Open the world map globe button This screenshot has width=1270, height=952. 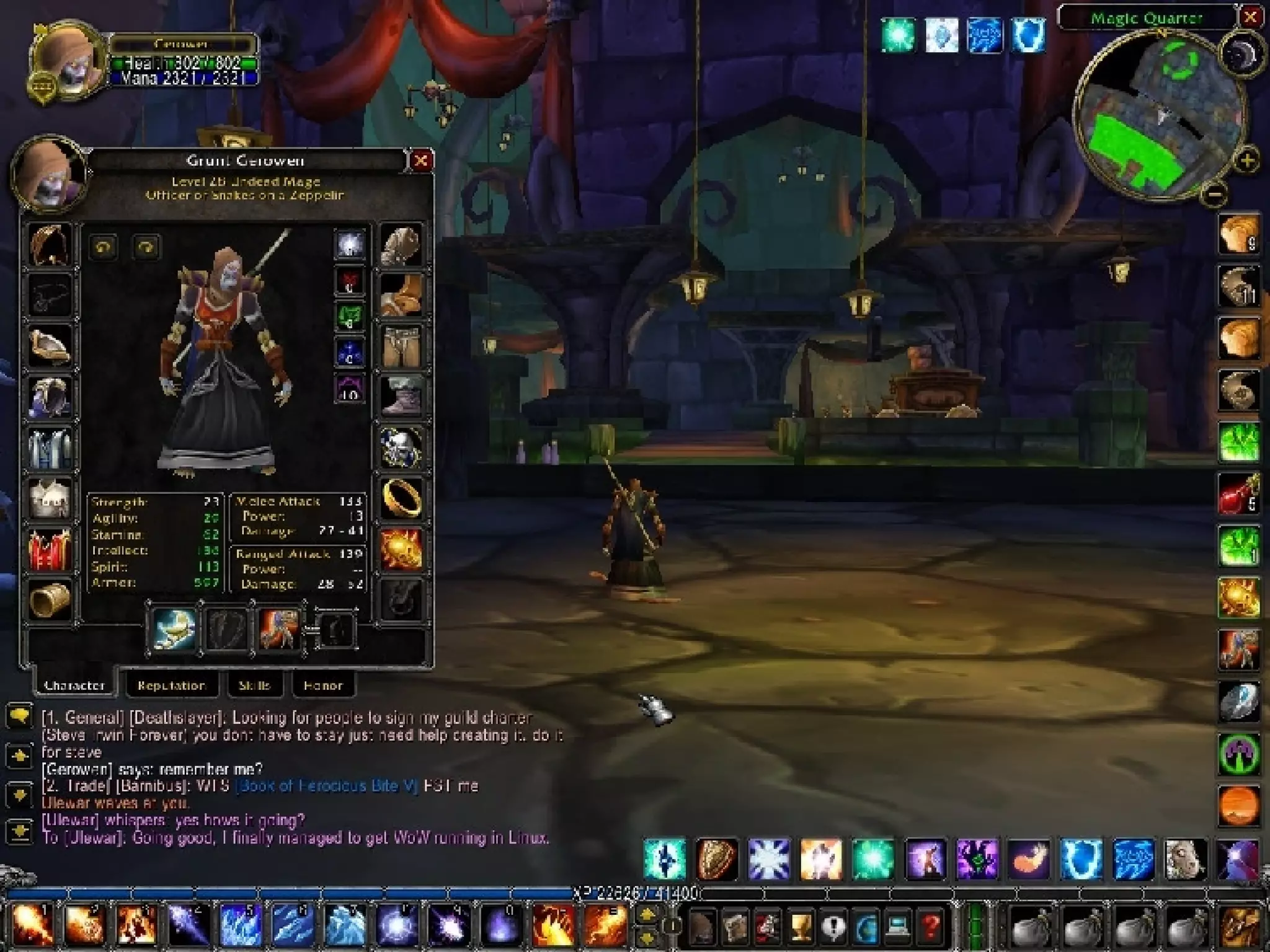865,928
